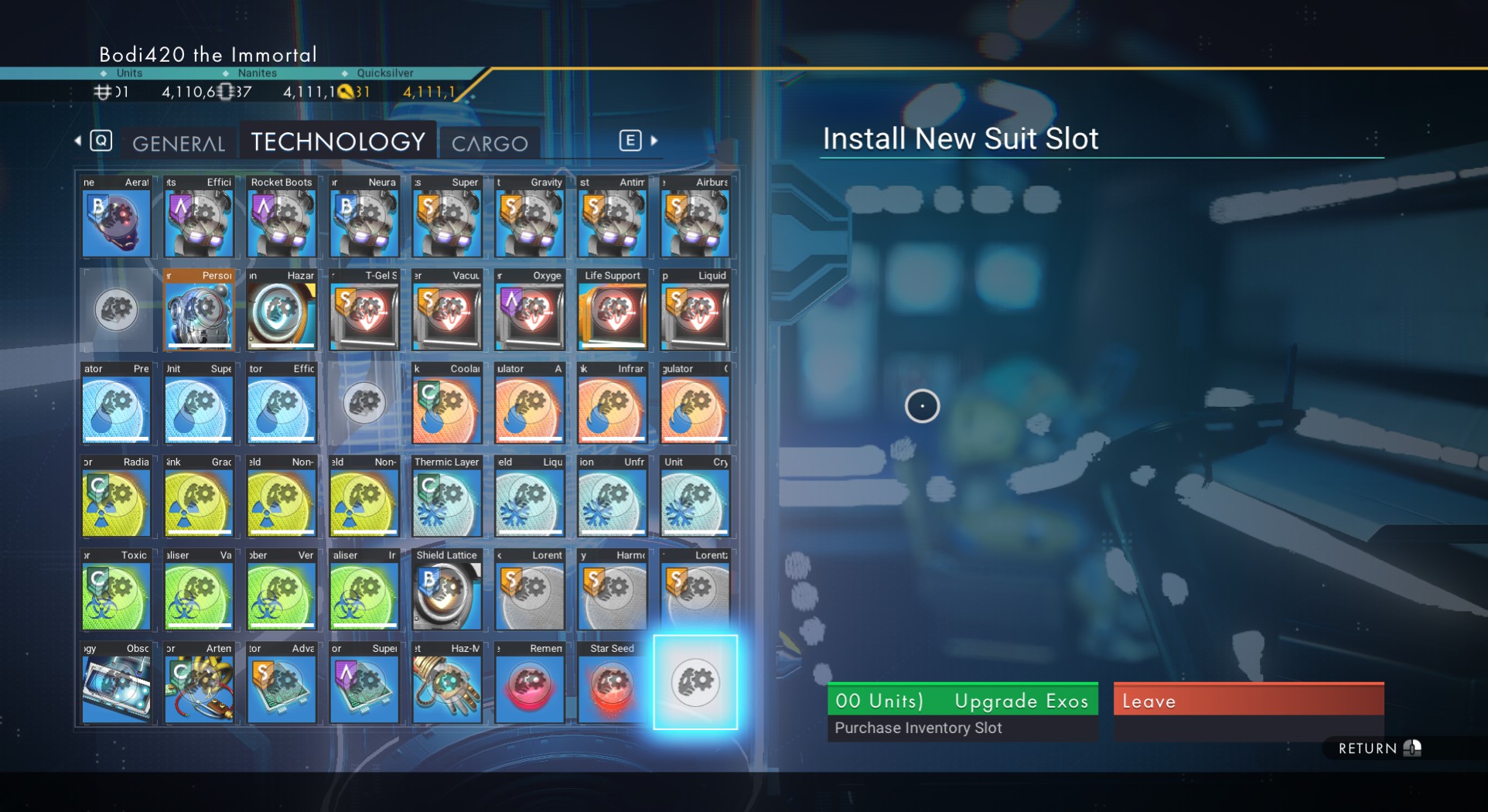Open the Cargo inventory tab
Viewport: 1488px width, 812px height.
click(490, 143)
